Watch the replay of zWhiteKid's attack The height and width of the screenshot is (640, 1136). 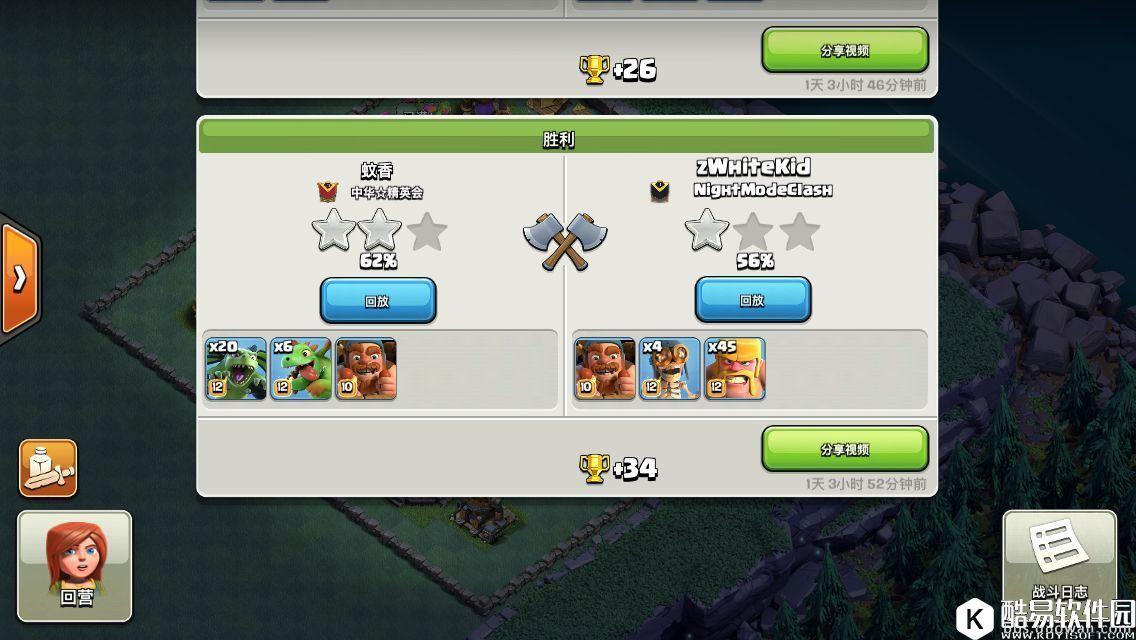point(752,299)
